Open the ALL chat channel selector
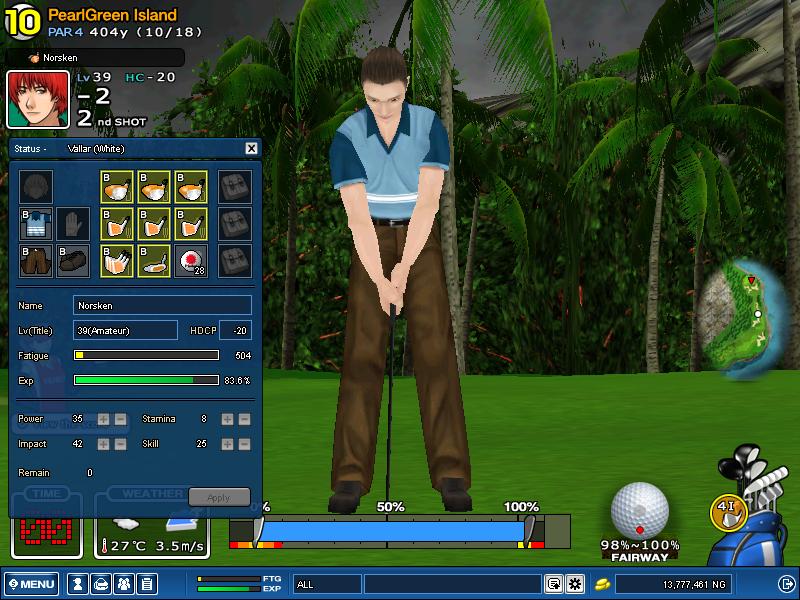This screenshot has width=800, height=600. (x=326, y=584)
